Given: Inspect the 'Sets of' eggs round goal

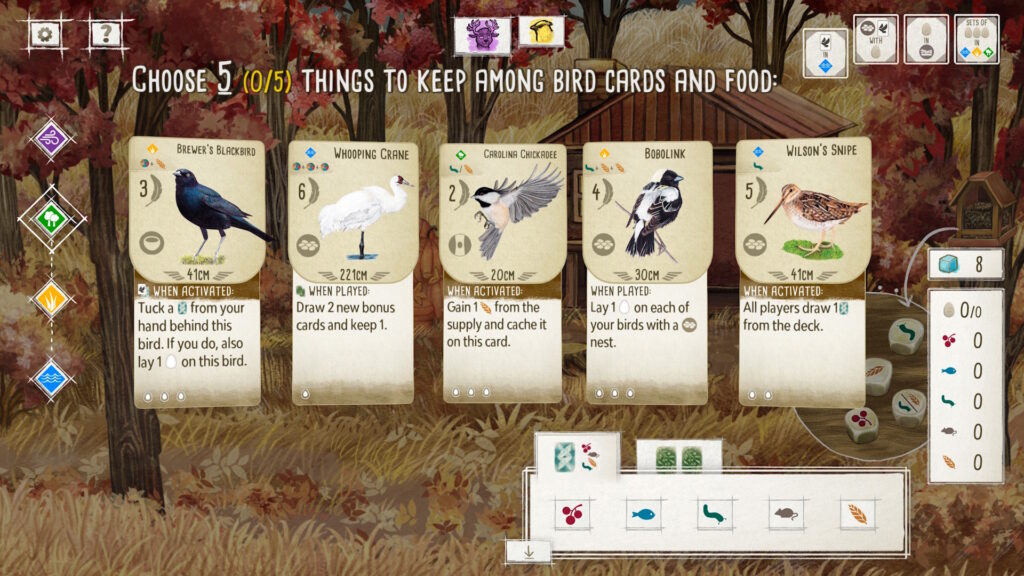Looking at the screenshot, I should click(976, 39).
